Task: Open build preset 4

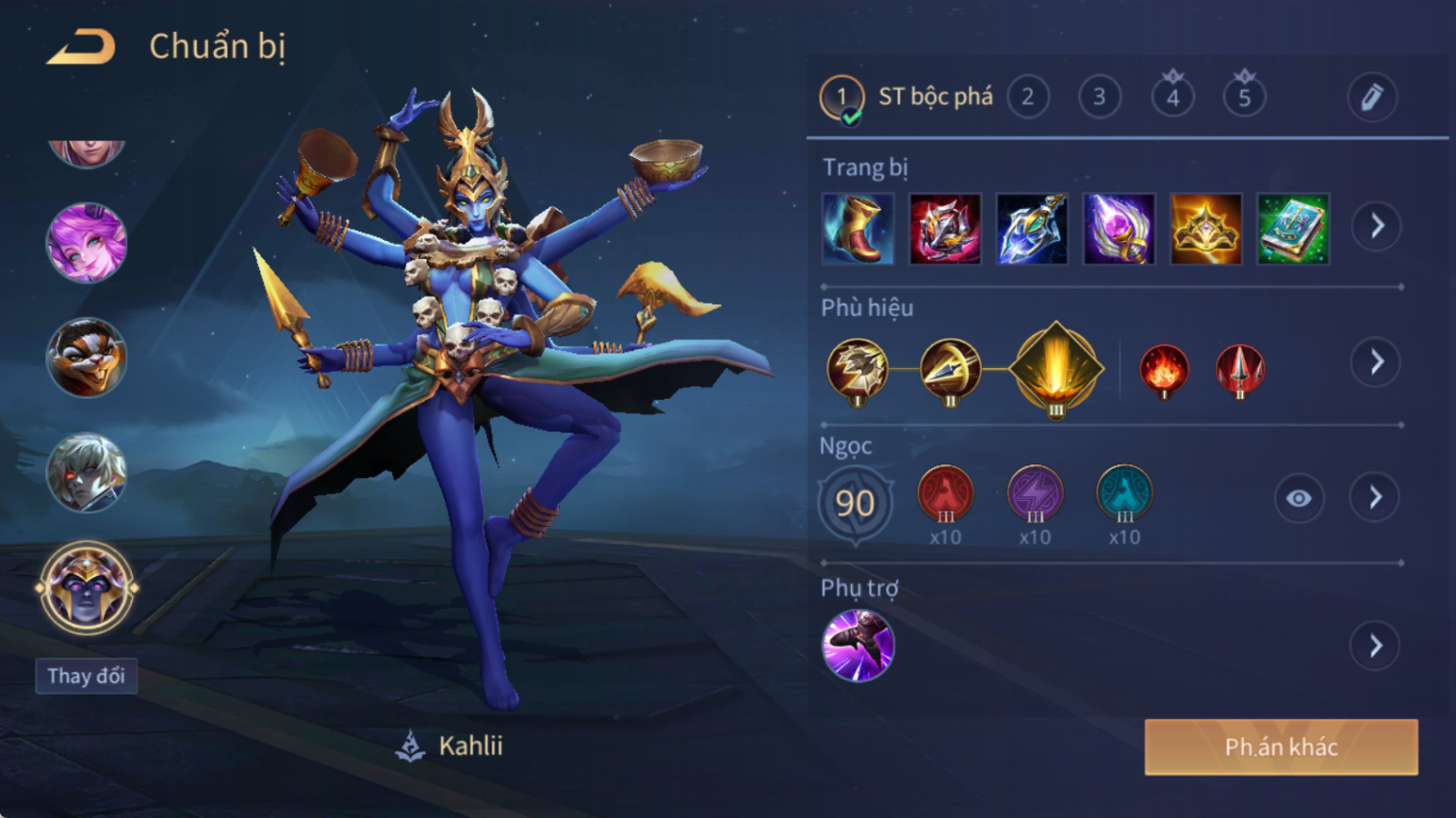Action: tap(1172, 97)
